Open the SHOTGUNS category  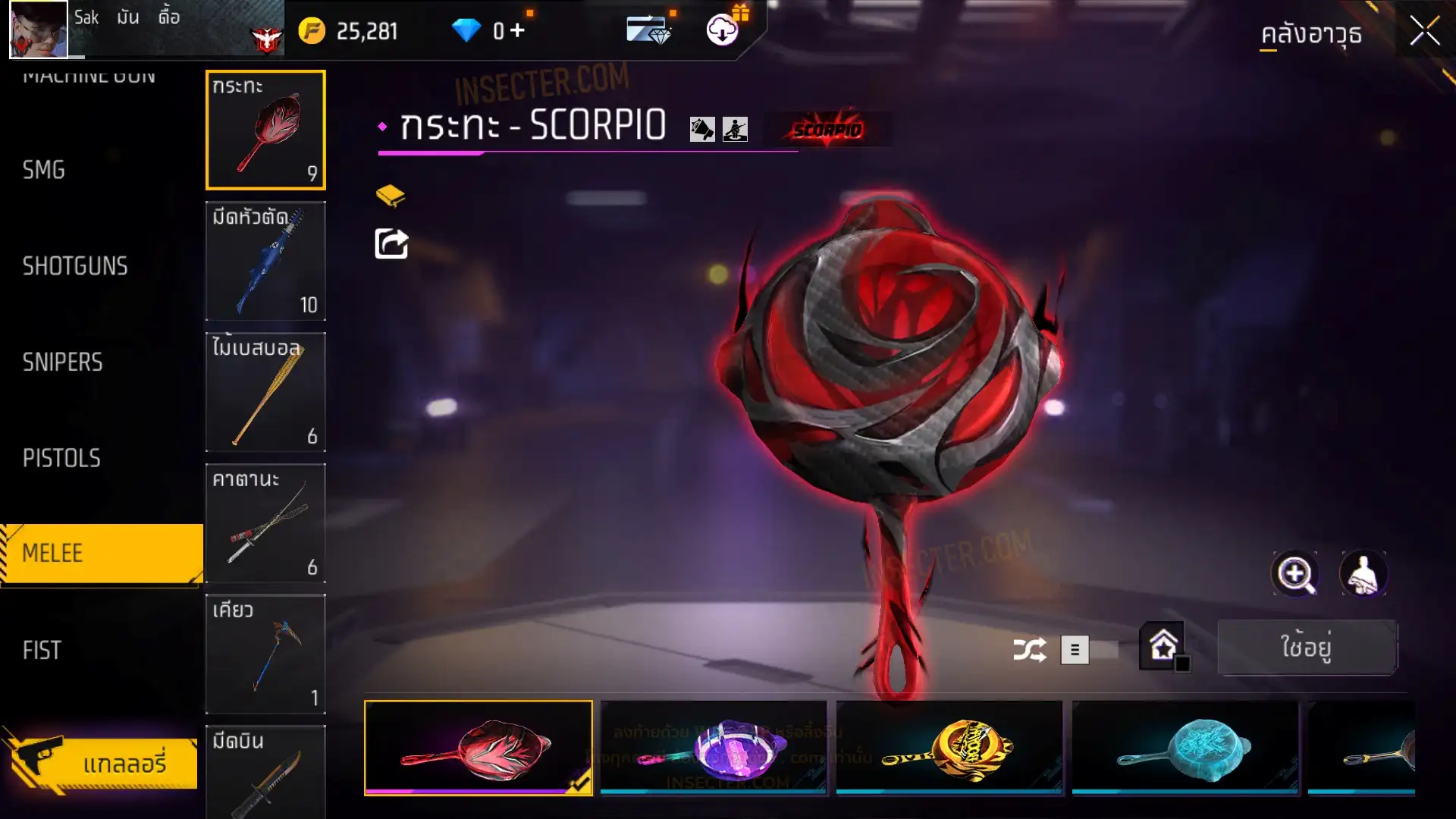pos(75,266)
